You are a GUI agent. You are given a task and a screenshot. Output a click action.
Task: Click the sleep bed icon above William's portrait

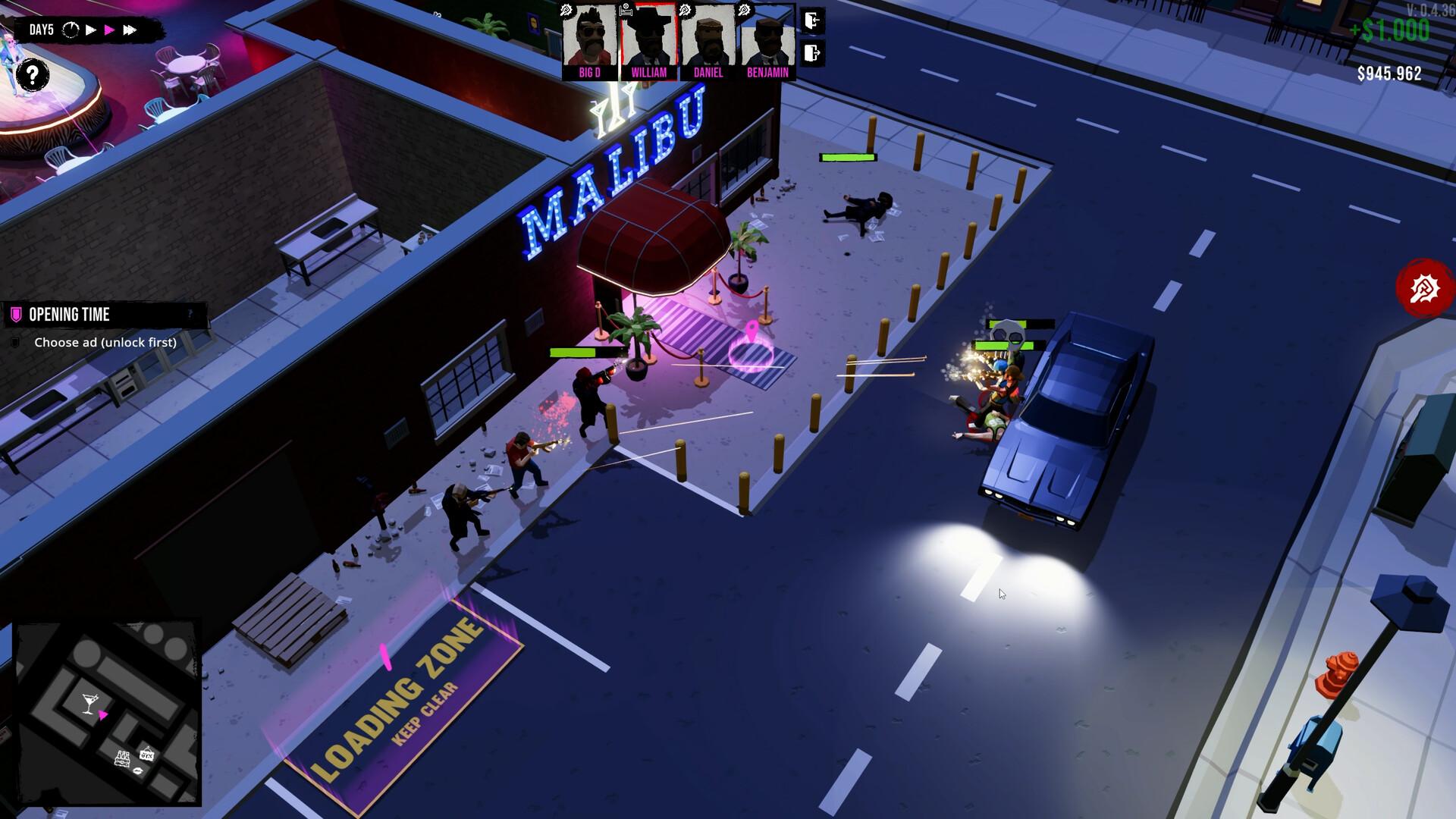tap(626, 11)
